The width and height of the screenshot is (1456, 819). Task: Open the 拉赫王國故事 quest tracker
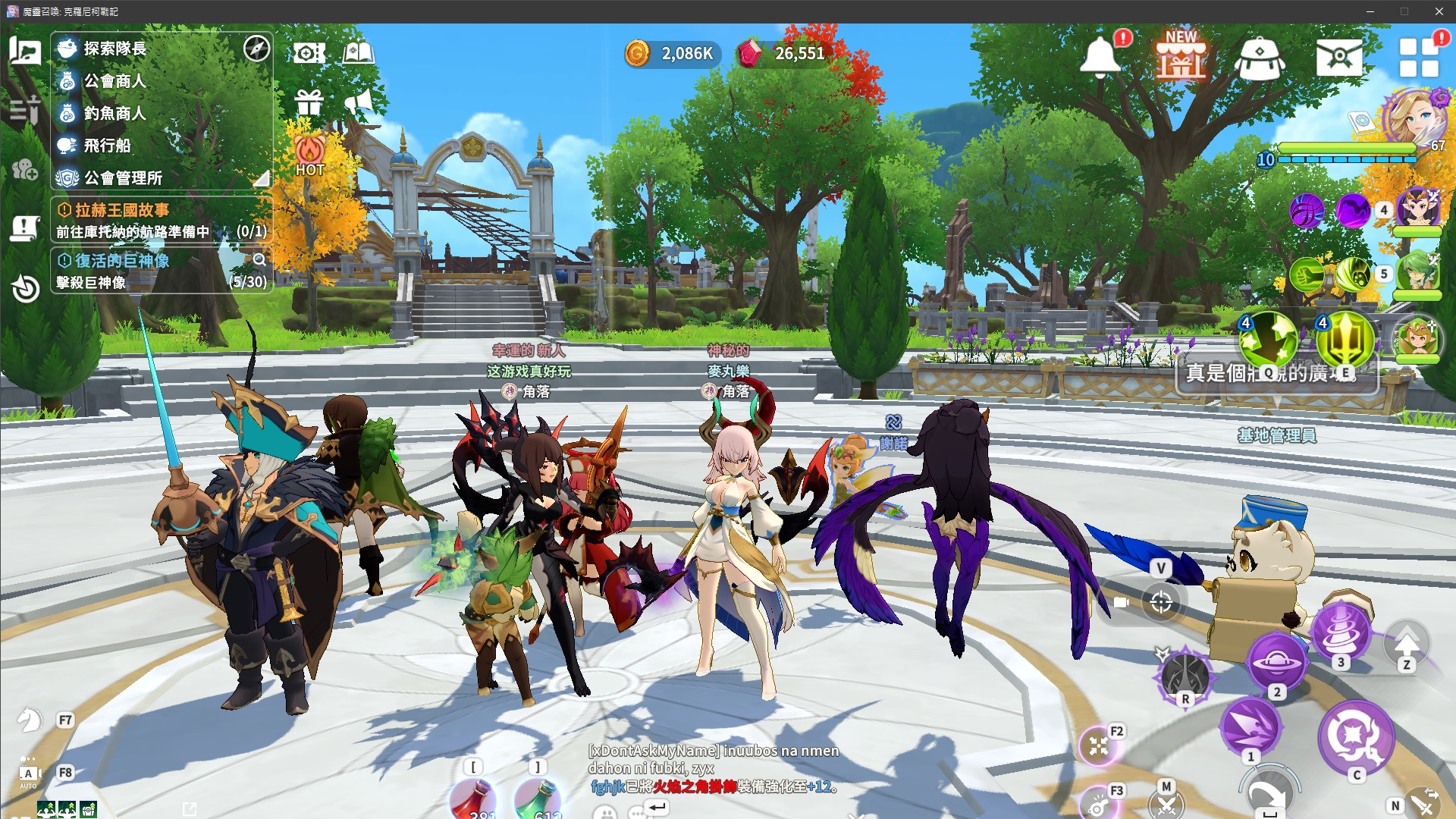click(x=122, y=210)
